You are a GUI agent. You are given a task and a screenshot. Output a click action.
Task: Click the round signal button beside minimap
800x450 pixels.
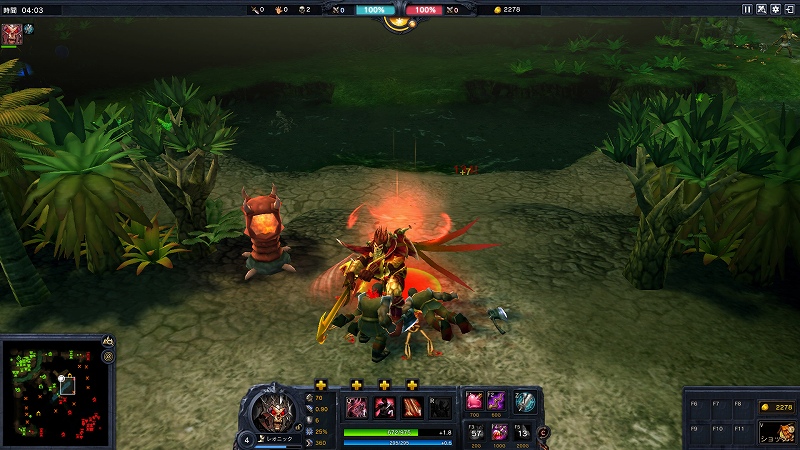pos(107,356)
